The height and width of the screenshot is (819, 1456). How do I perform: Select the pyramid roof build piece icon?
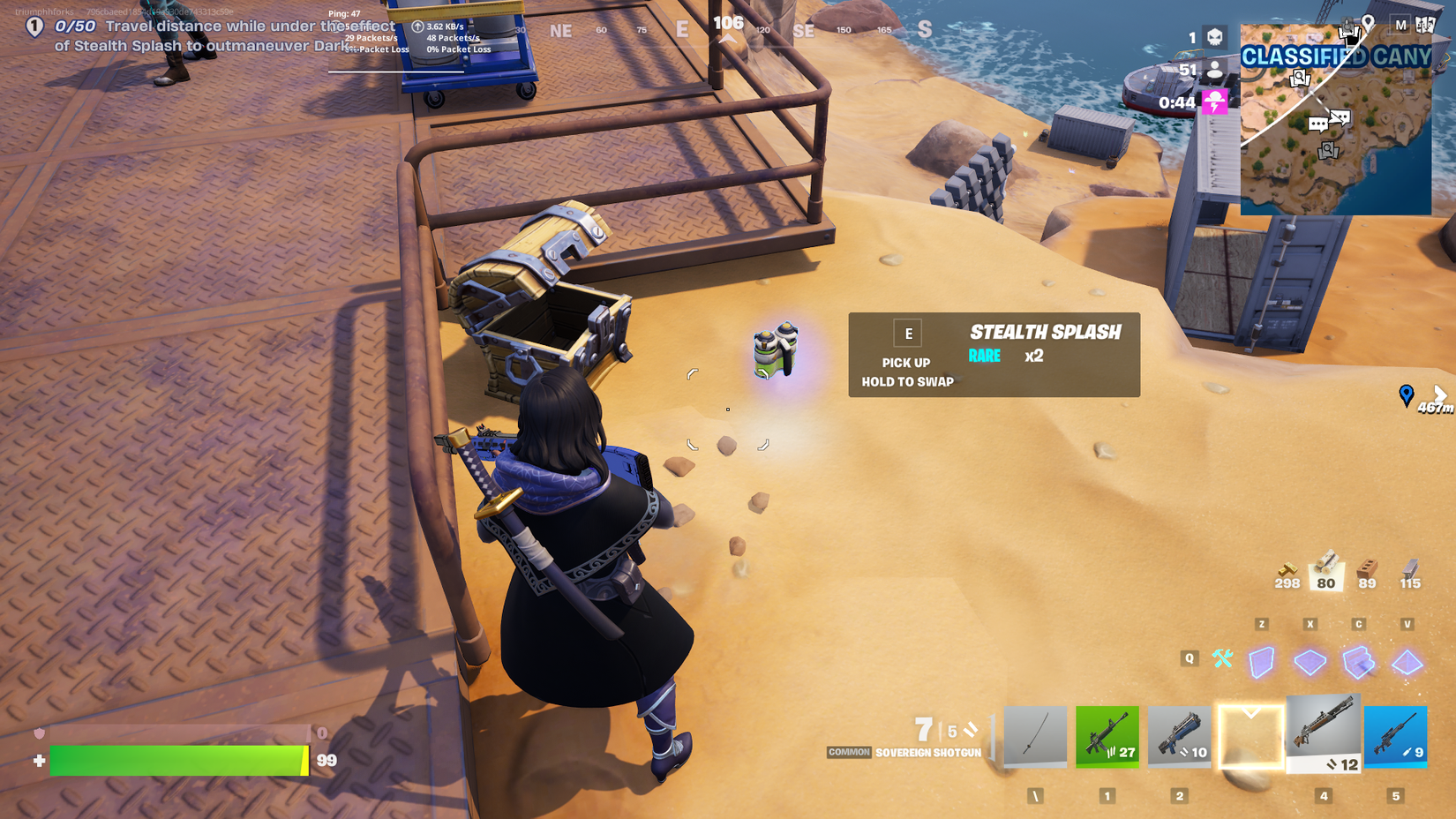[1407, 662]
